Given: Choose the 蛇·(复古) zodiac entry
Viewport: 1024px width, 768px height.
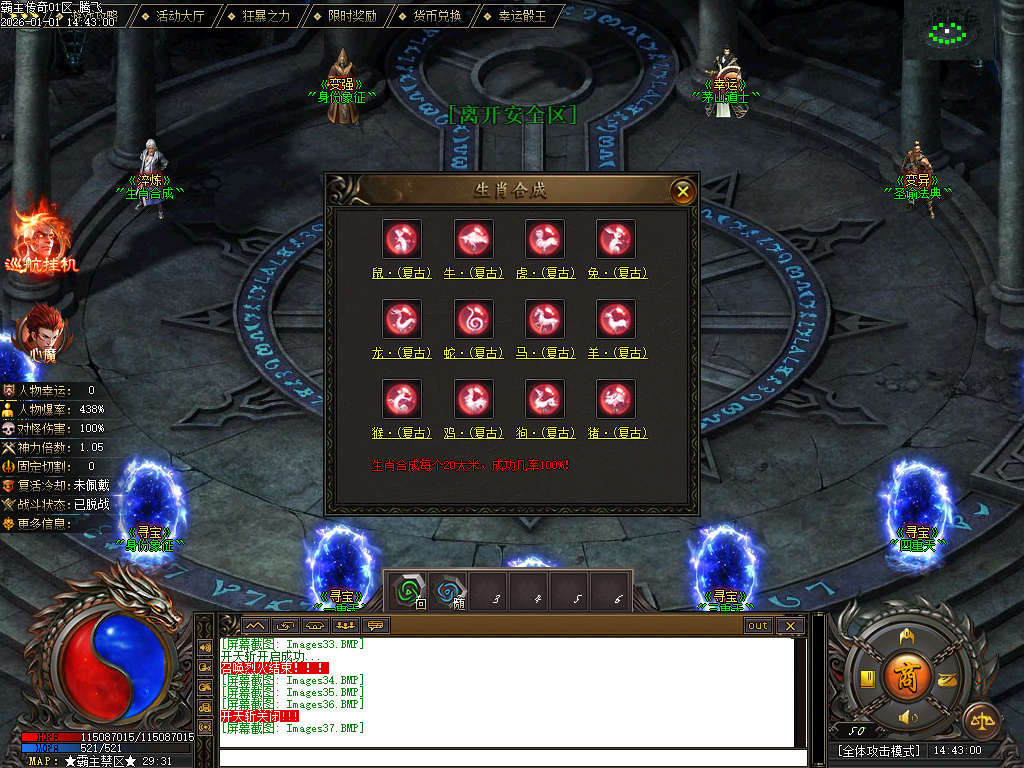Looking at the screenshot, I should pos(473,320).
